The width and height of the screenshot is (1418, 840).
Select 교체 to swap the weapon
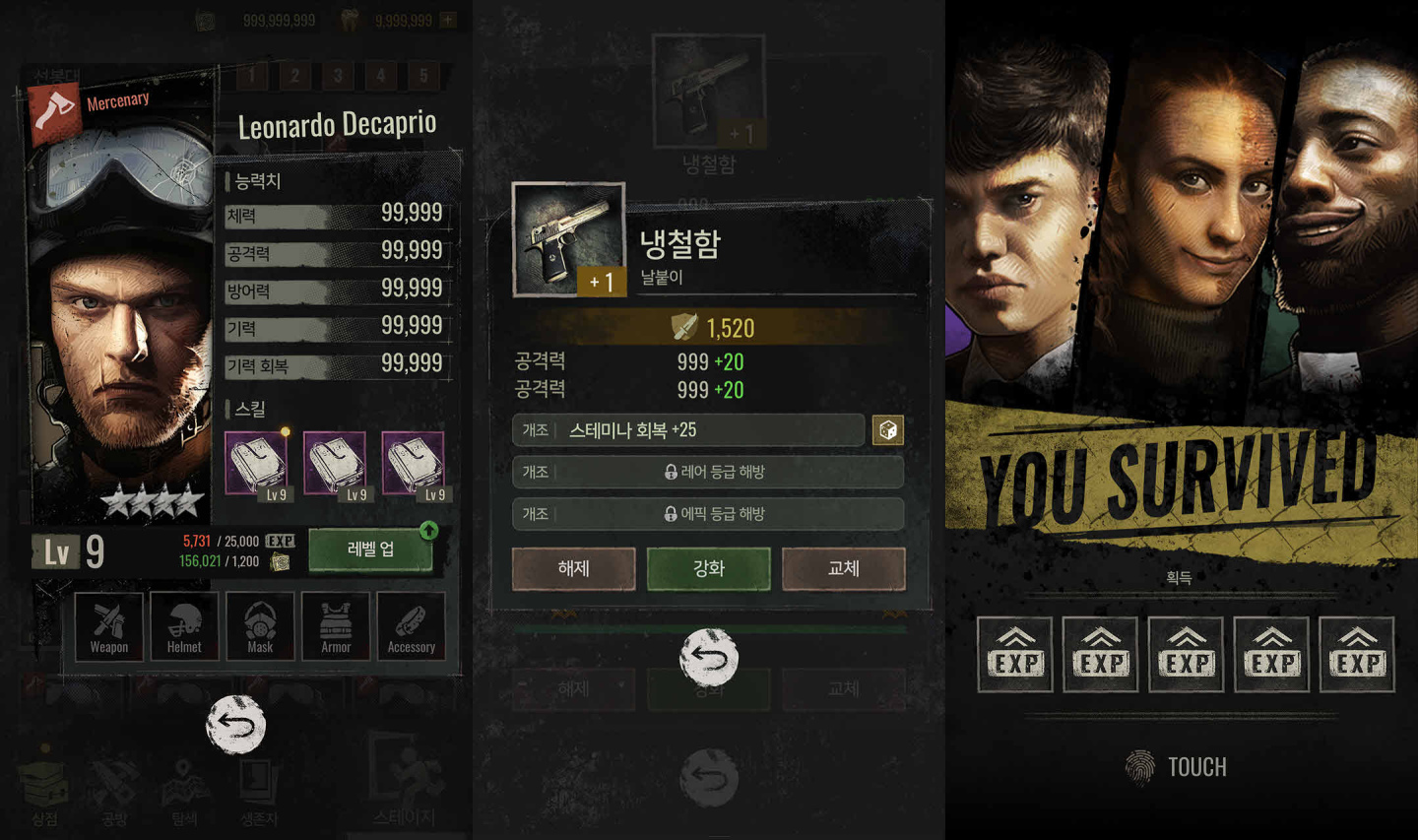(843, 569)
